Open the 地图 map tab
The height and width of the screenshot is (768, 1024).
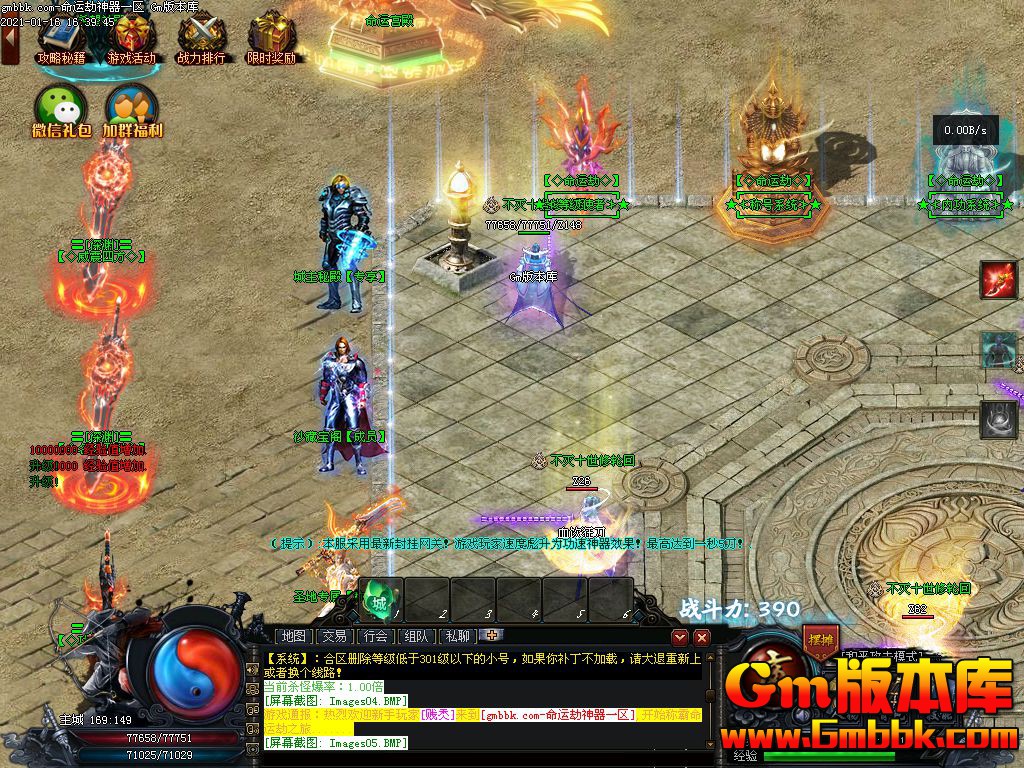pos(294,636)
